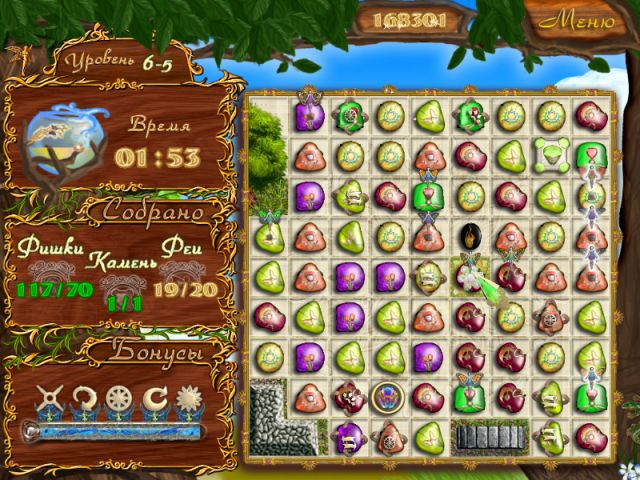
Task: Activate the crossed-blades bonus
Action: [x=51, y=398]
